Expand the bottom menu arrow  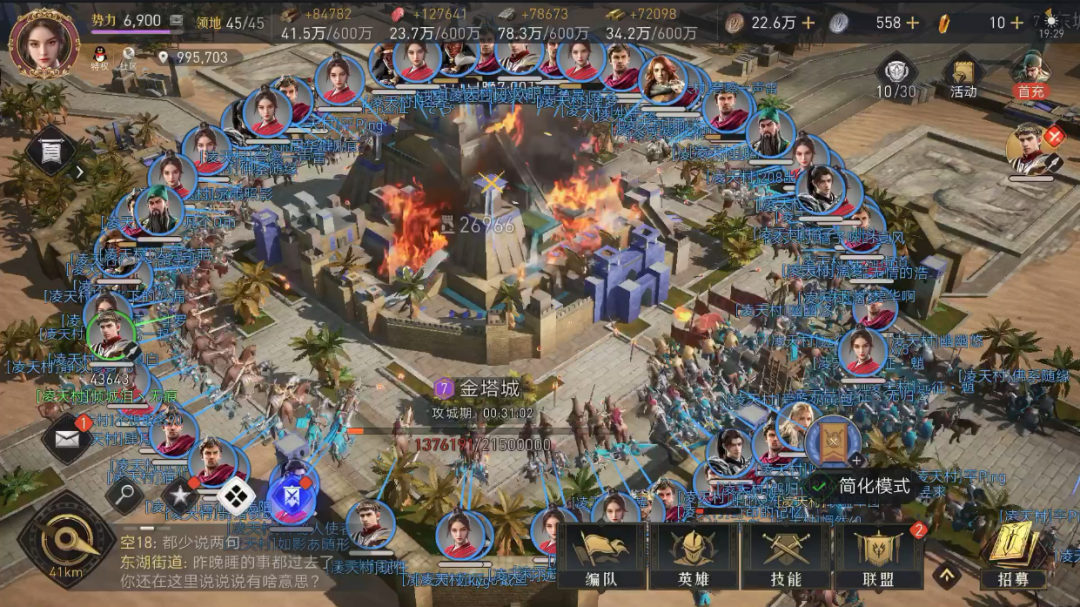(x=946, y=574)
